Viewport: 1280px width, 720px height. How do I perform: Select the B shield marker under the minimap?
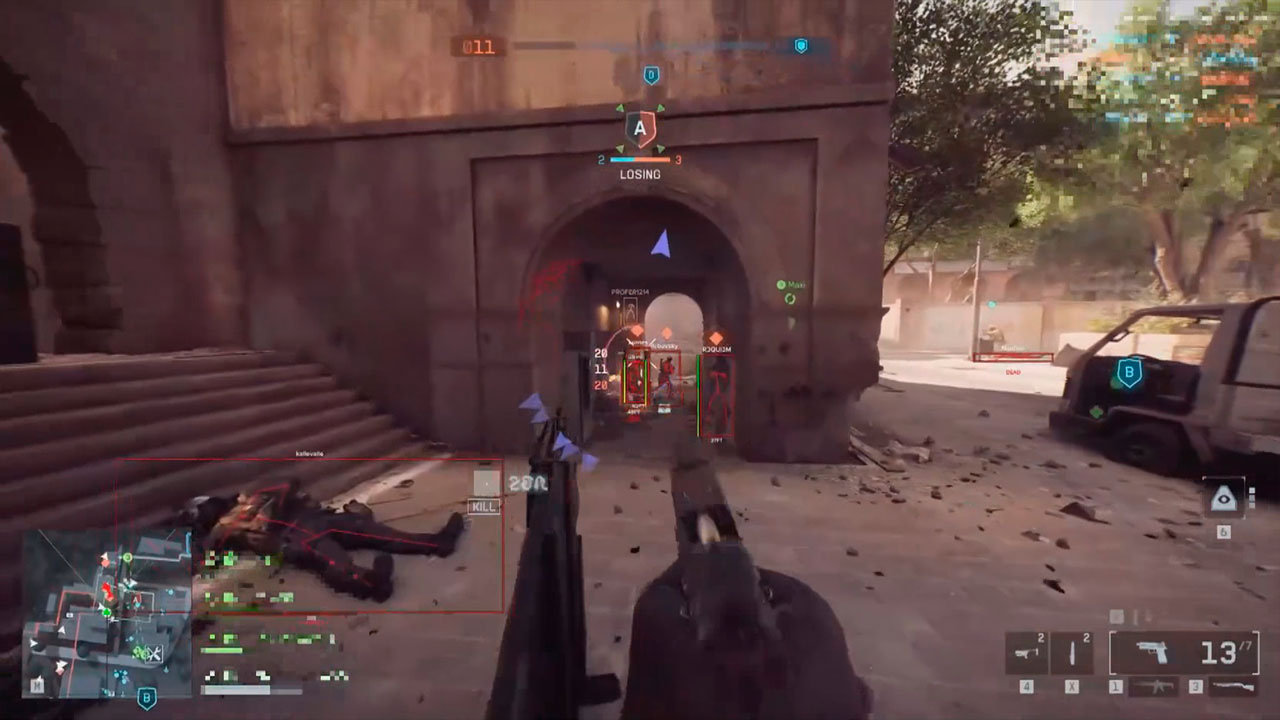point(147,698)
